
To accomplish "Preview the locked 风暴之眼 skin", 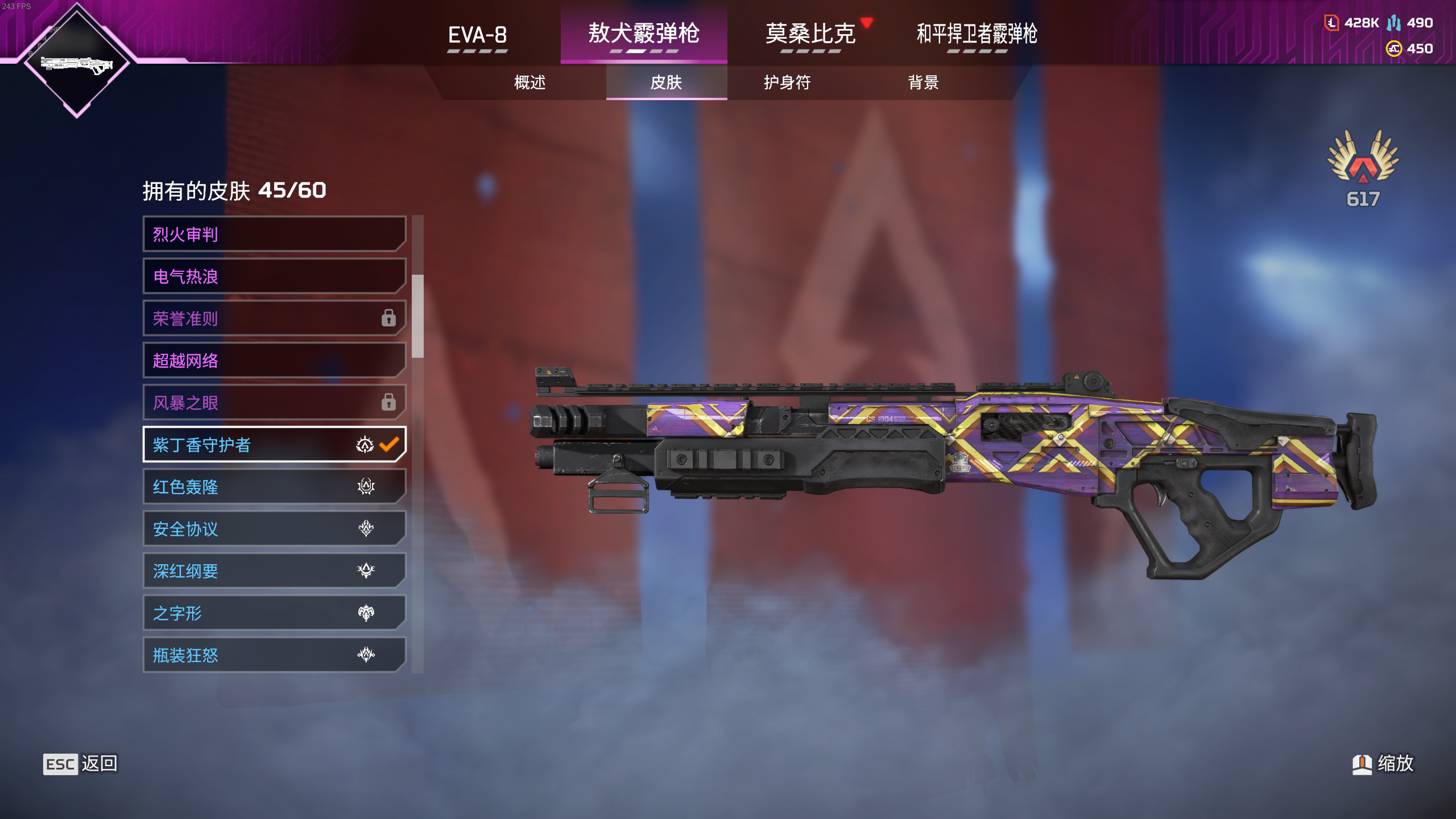I will 274,403.
